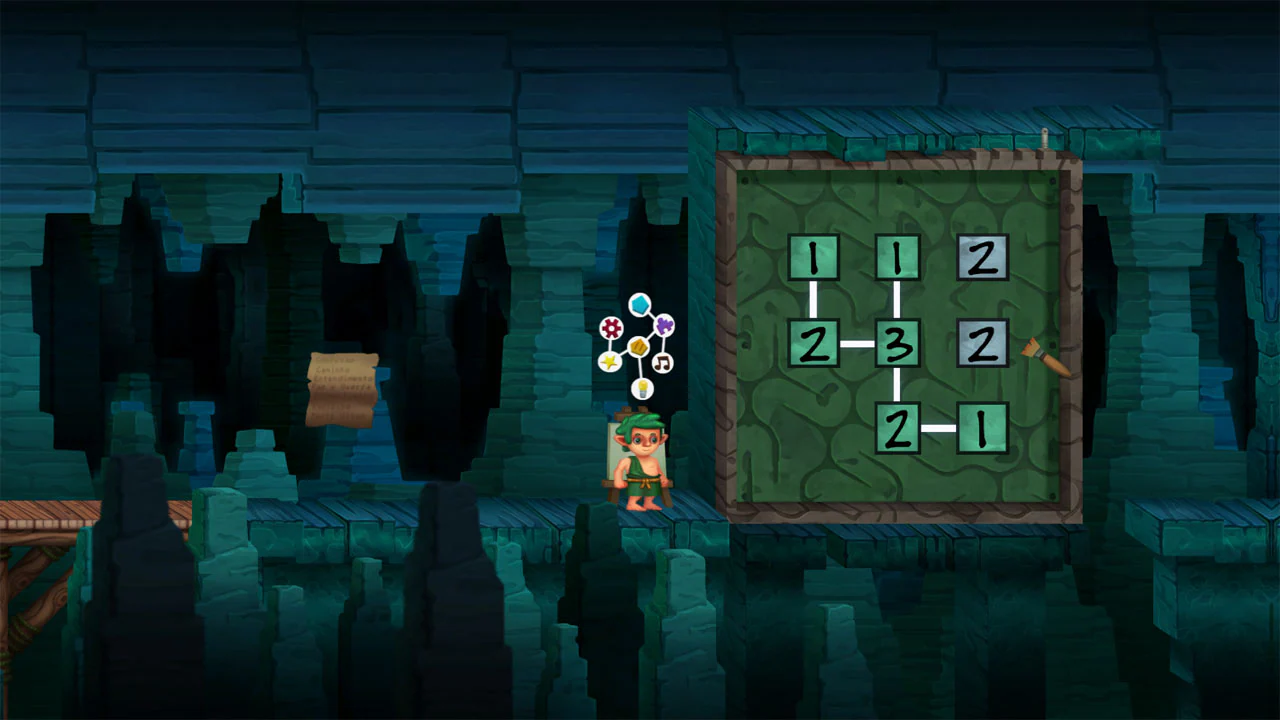Click the 2 tile on the middle-left
Image resolution: width=1280 pixels, height=720 pixels.
click(815, 344)
